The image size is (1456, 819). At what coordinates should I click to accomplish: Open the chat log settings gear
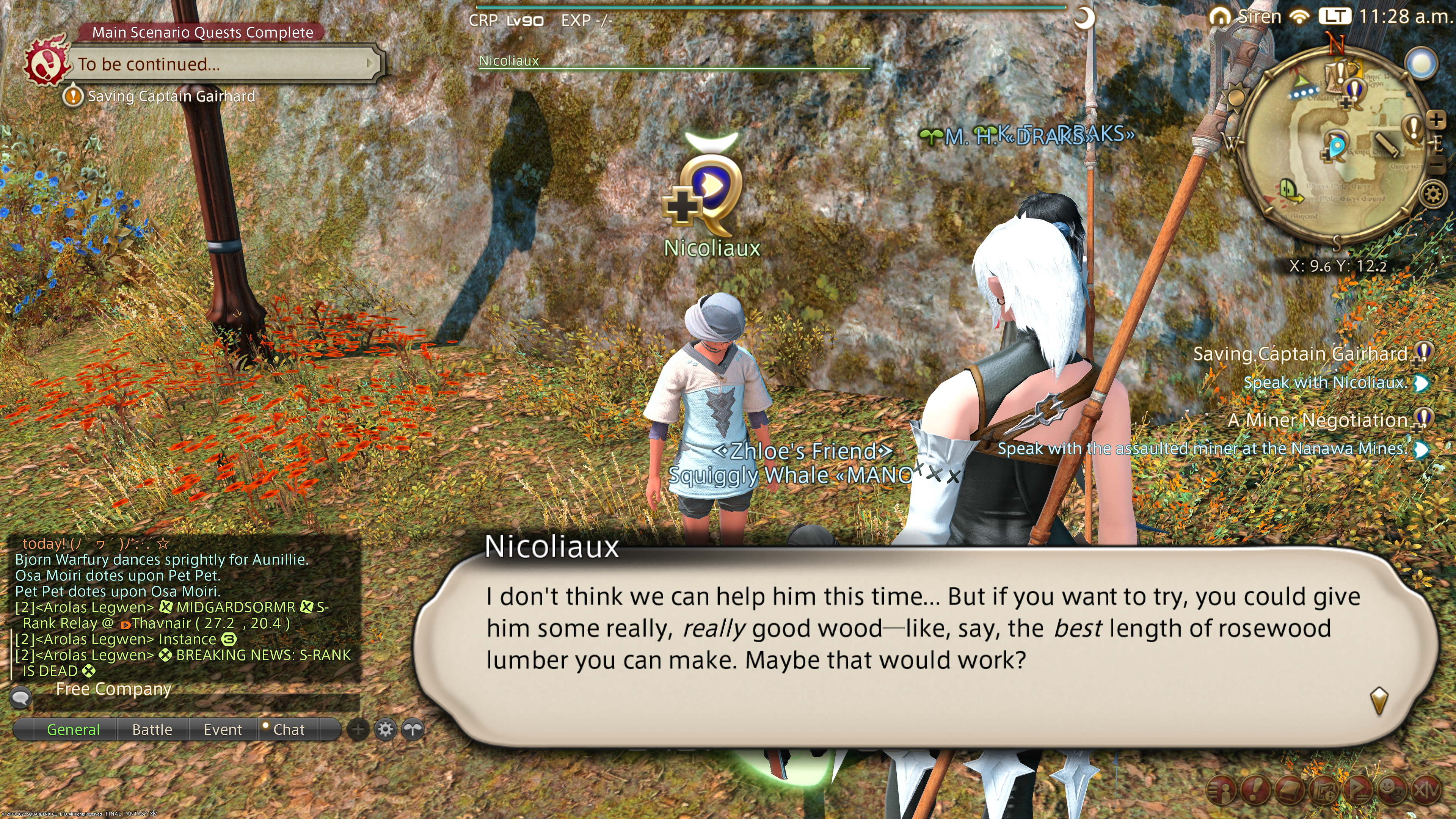tap(386, 729)
